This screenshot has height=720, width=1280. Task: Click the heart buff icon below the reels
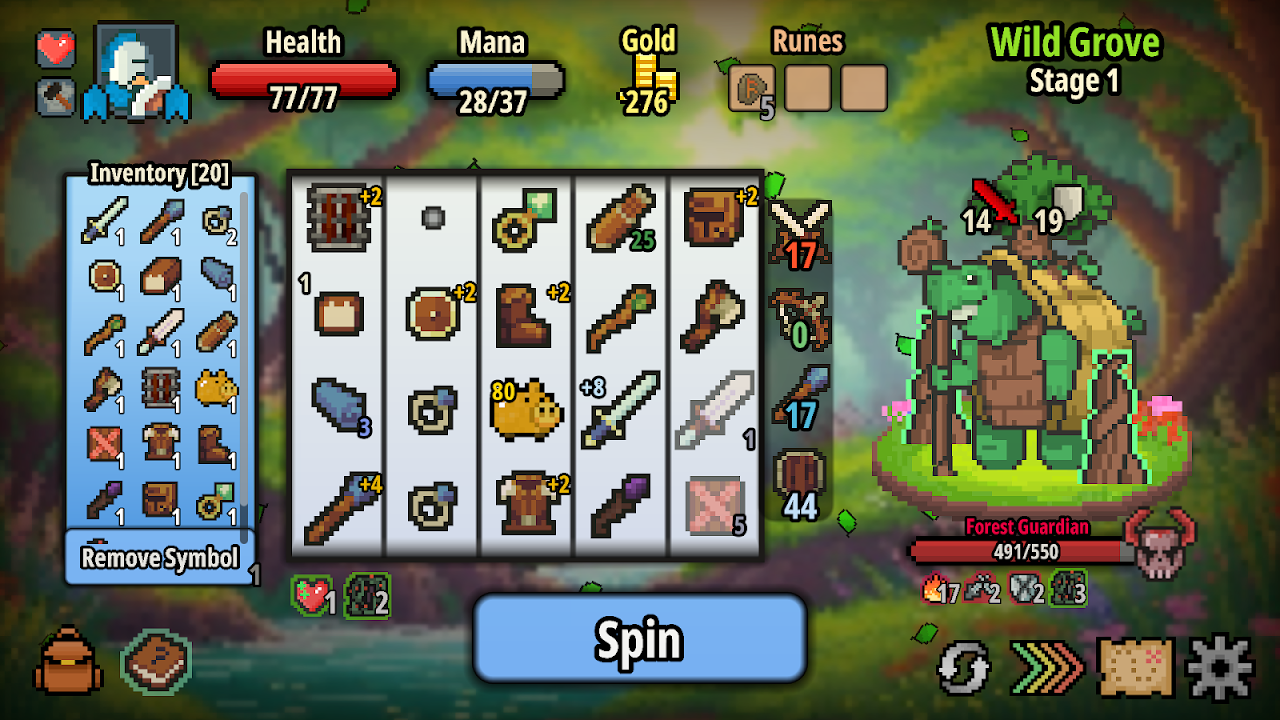point(312,595)
